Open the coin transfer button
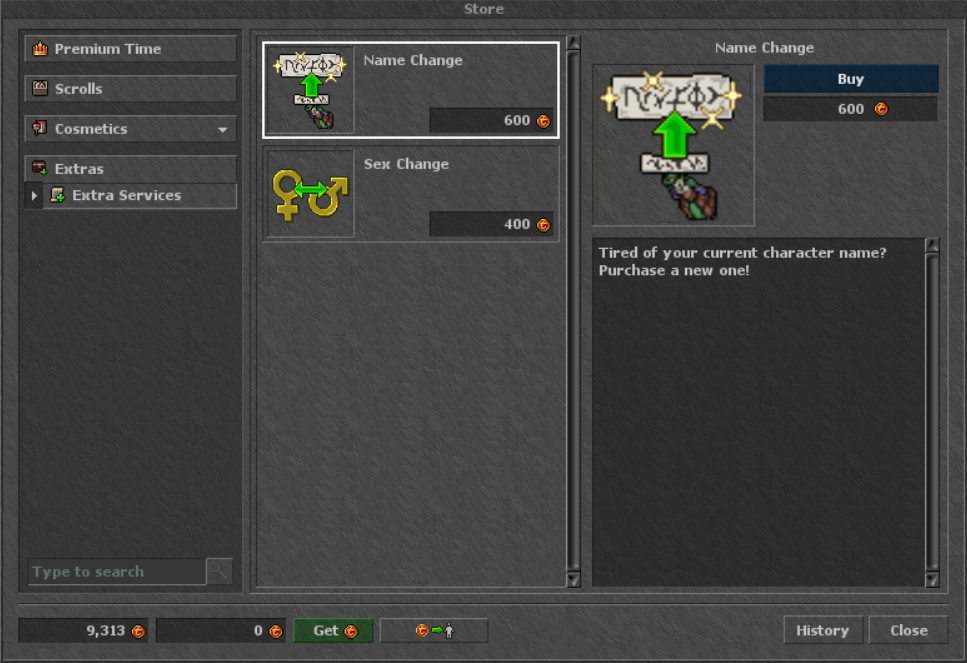The height and width of the screenshot is (663, 967). click(x=434, y=631)
